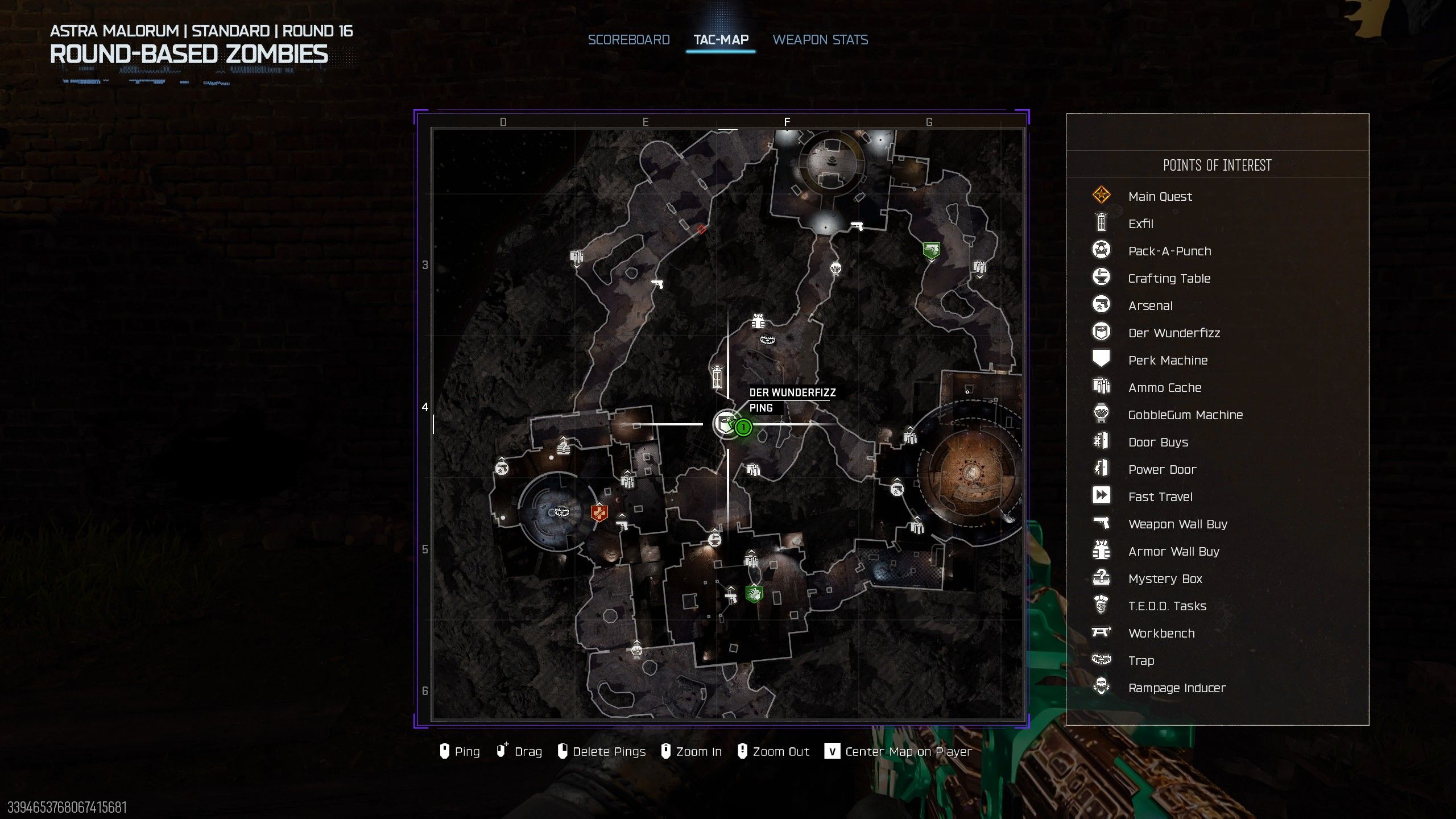Viewport: 1456px width, 819px height.
Task: Pick the Arsenal legend entry
Action: tap(1150, 306)
